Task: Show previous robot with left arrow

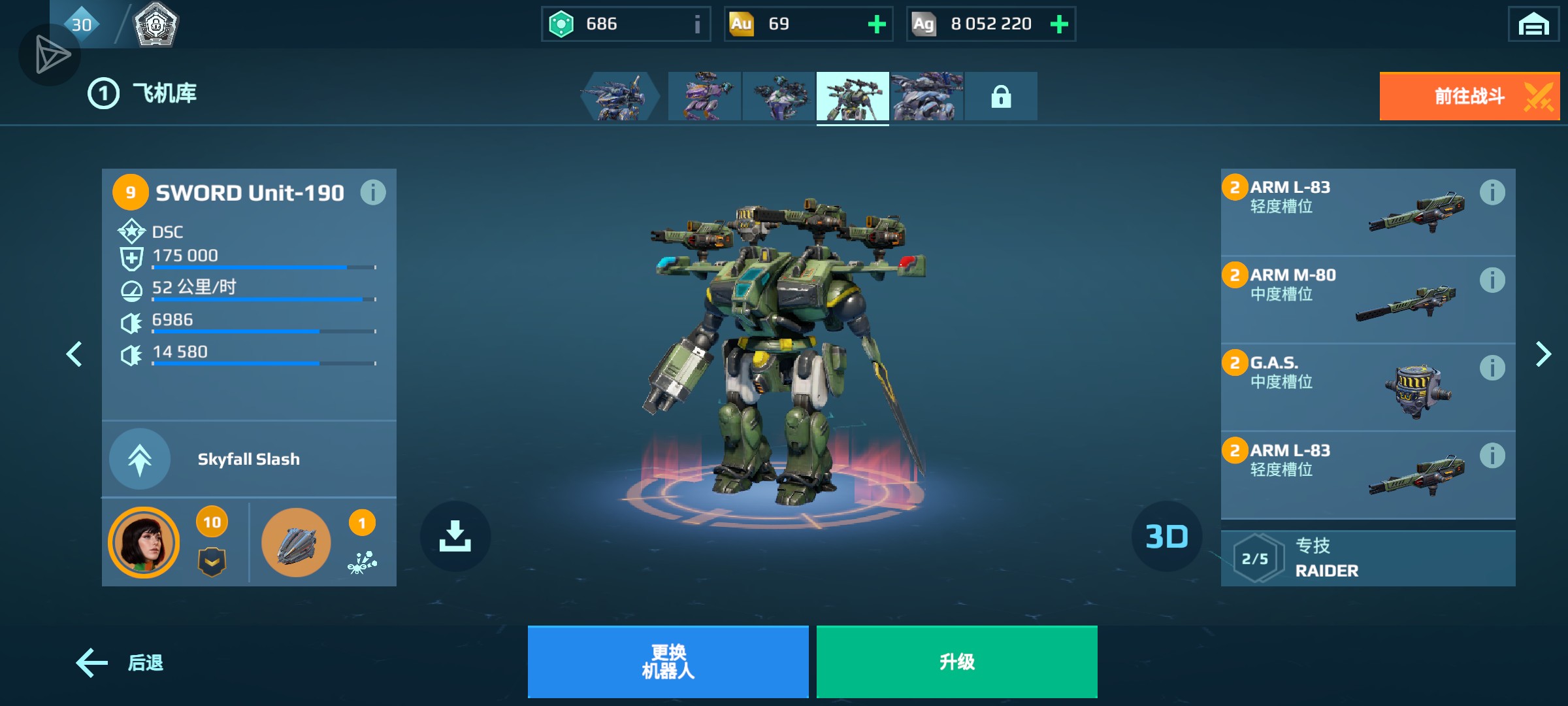Action: 74,354
